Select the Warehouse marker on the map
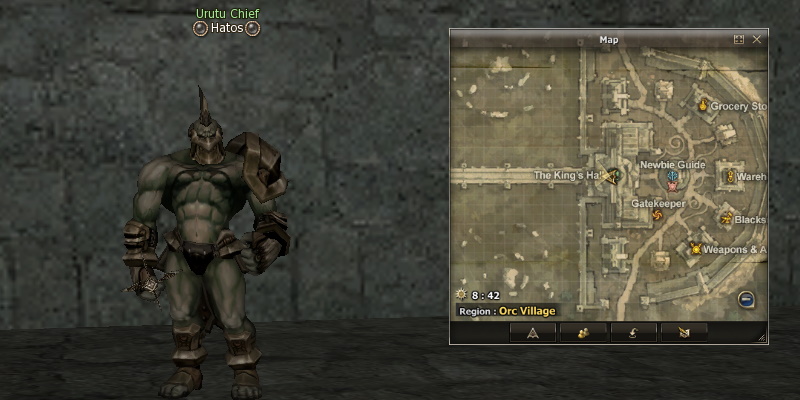The height and width of the screenshot is (400, 800). (730, 177)
